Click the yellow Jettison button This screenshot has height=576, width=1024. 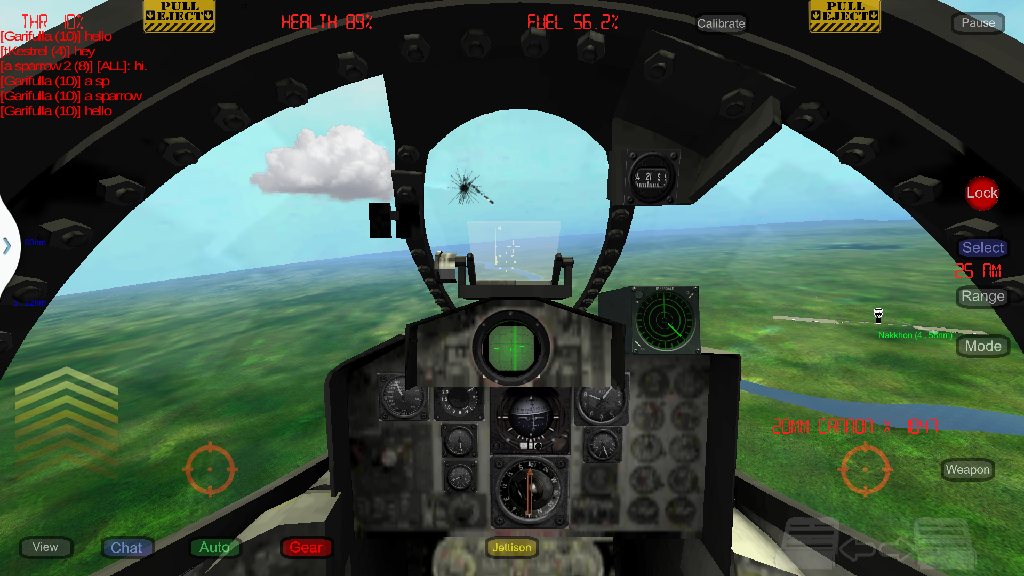click(x=512, y=547)
